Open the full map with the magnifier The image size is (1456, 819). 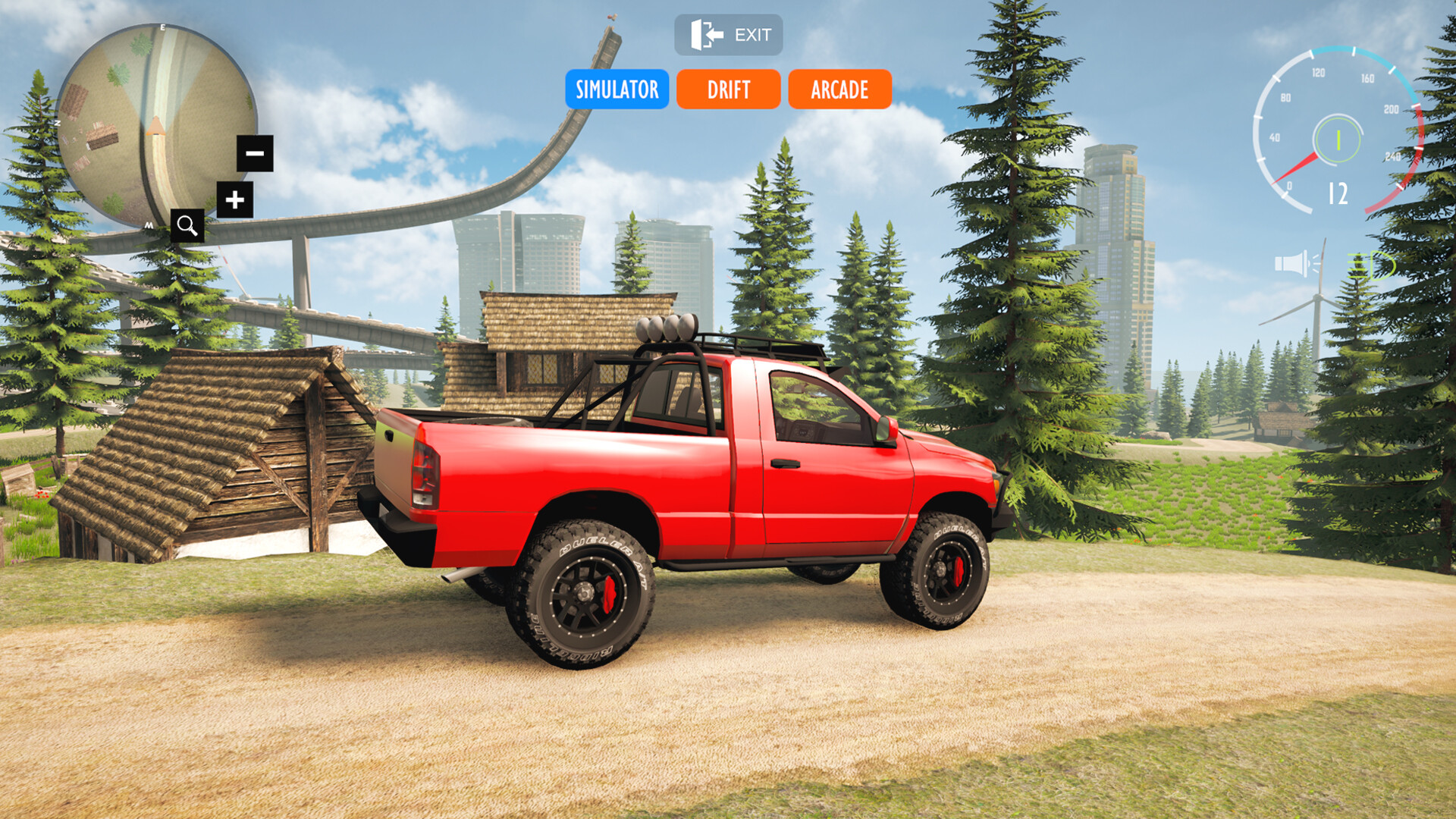tap(186, 225)
